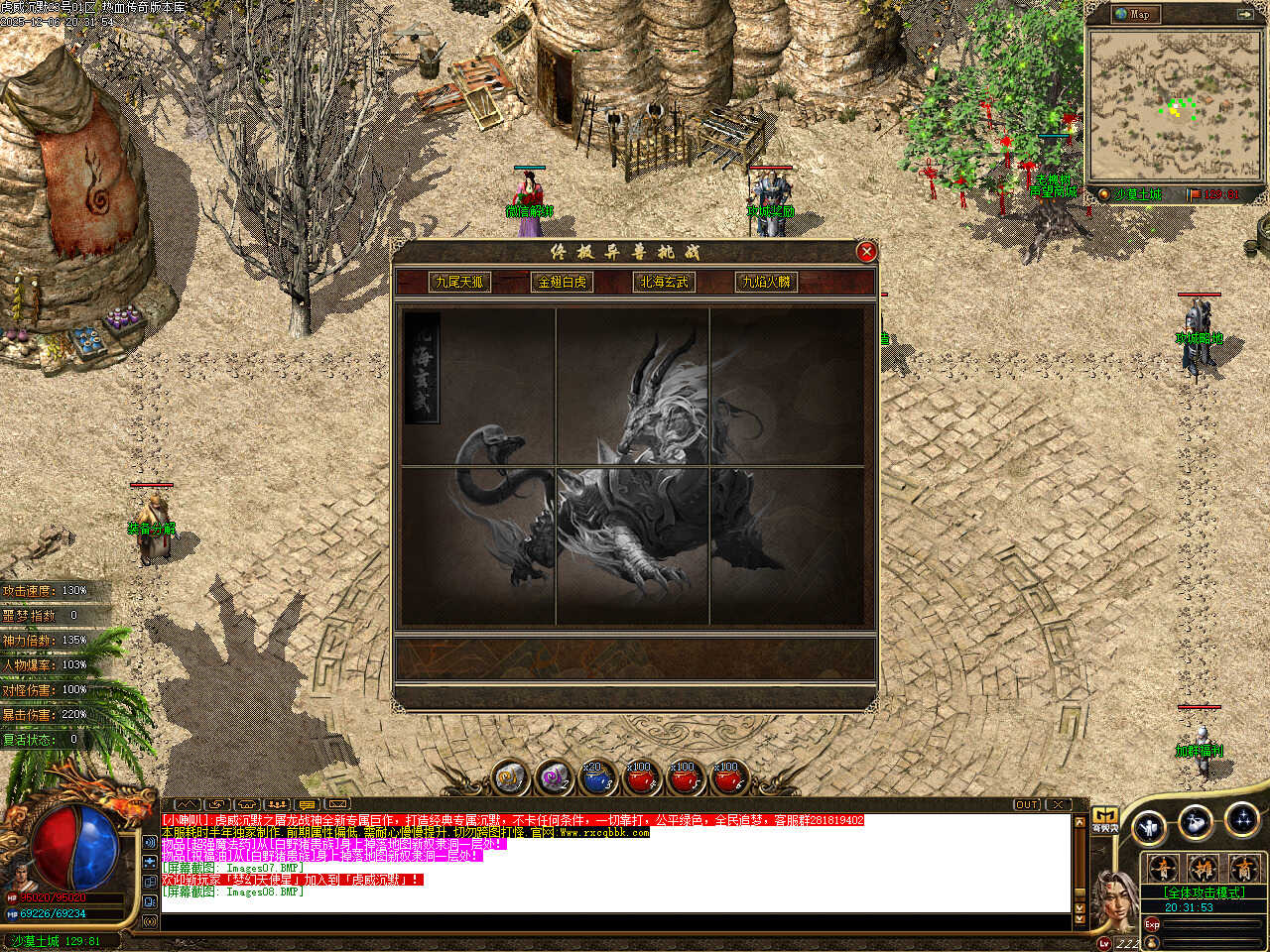Open the 九焰火麟 tab
Screen dimensions: 1270x952
pyautogui.click(x=767, y=283)
